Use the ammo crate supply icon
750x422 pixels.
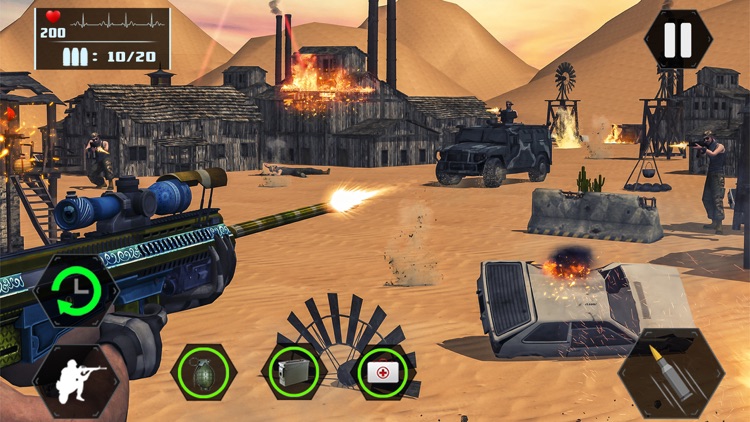294,371
